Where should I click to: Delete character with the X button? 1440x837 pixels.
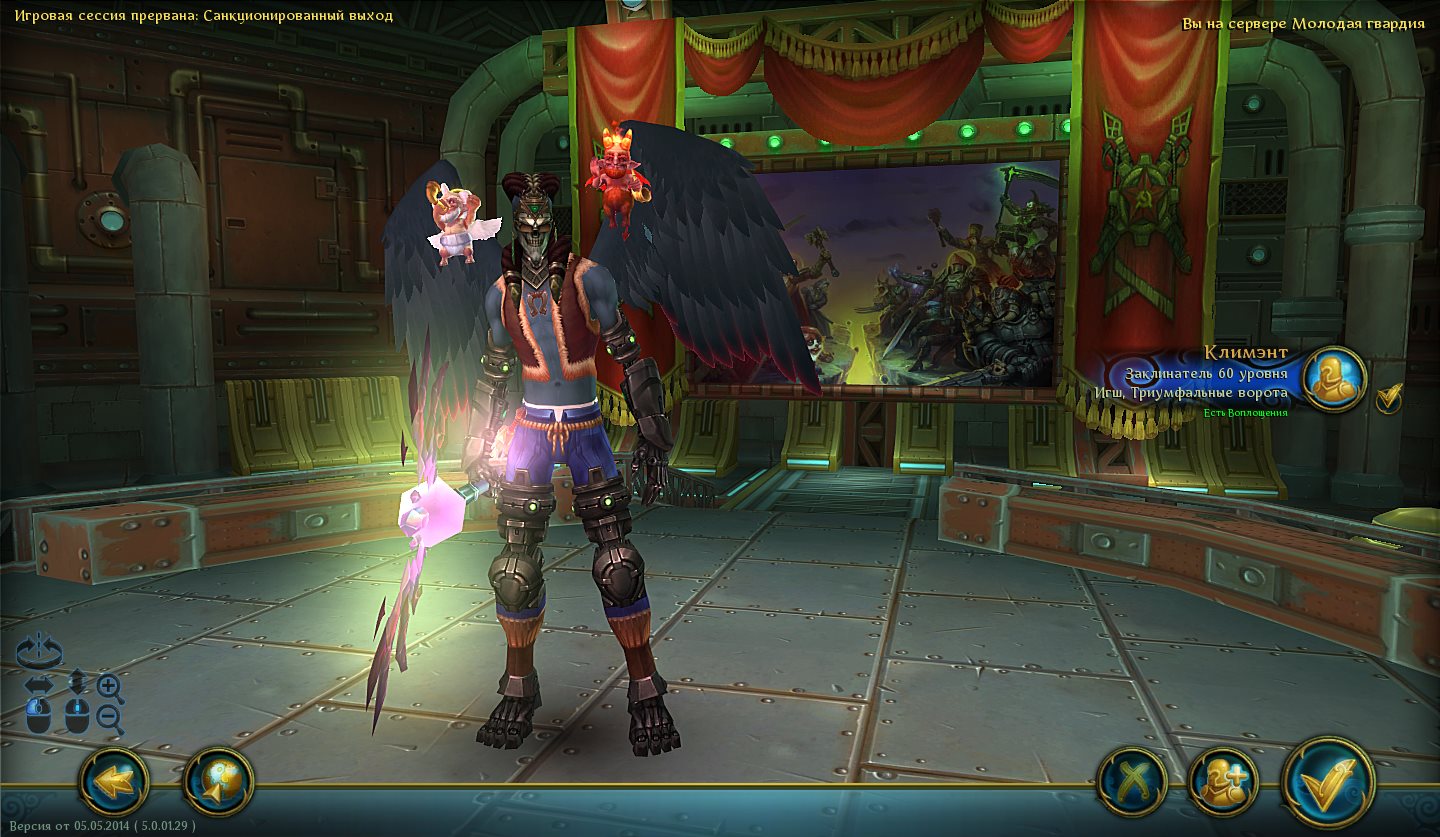(x=1132, y=781)
